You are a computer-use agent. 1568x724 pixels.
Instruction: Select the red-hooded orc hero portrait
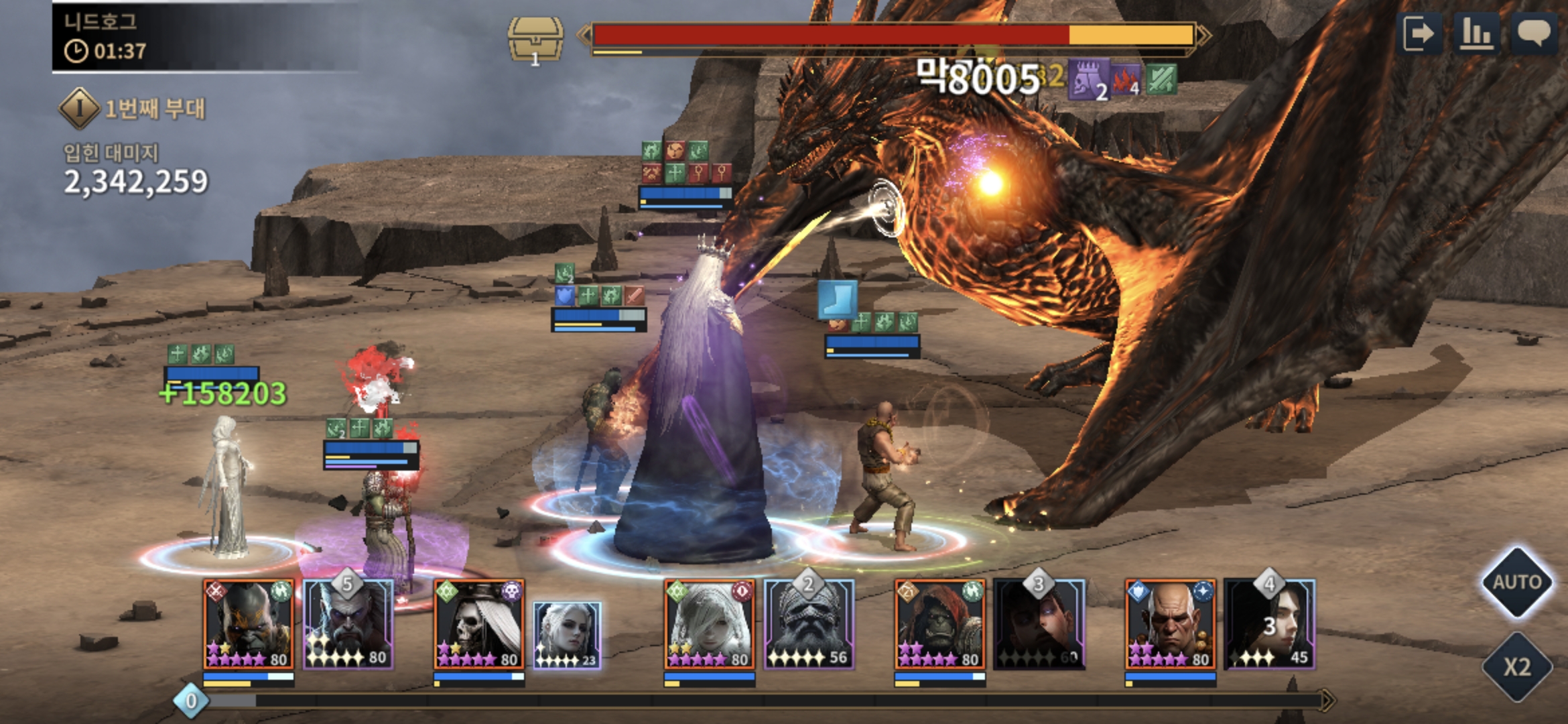tap(940, 625)
